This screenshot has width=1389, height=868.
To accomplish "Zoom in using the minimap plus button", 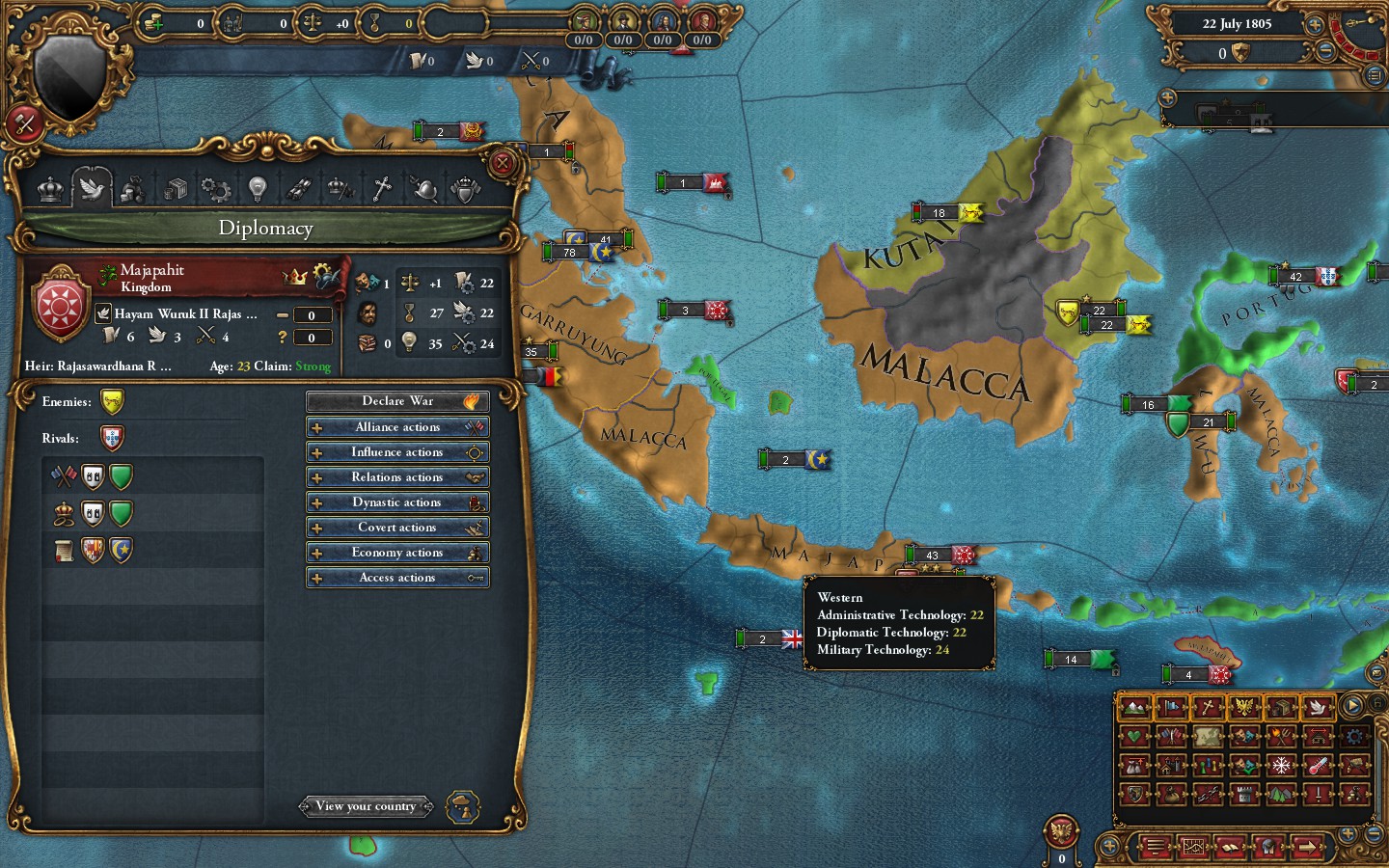I will (1347, 835).
